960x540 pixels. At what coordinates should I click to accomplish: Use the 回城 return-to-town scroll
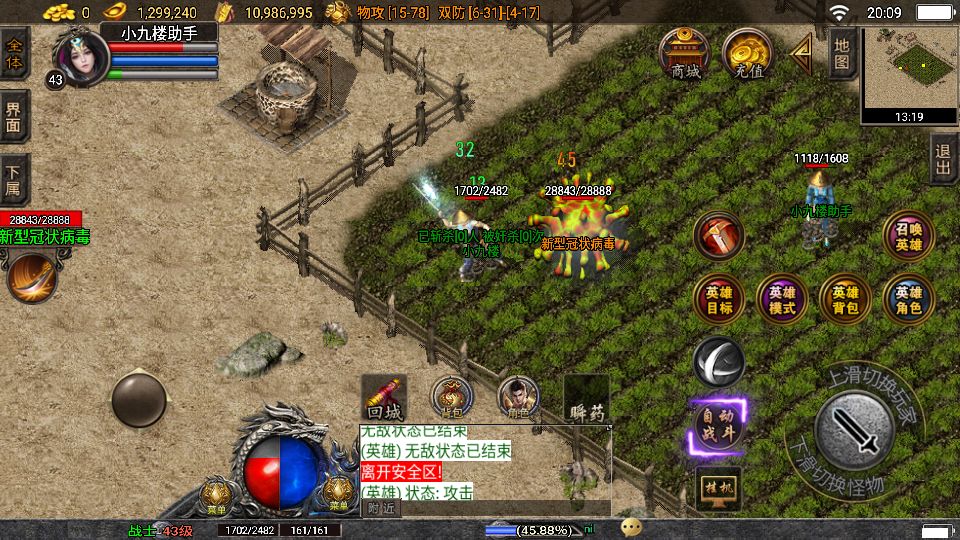(x=383, y=398)
